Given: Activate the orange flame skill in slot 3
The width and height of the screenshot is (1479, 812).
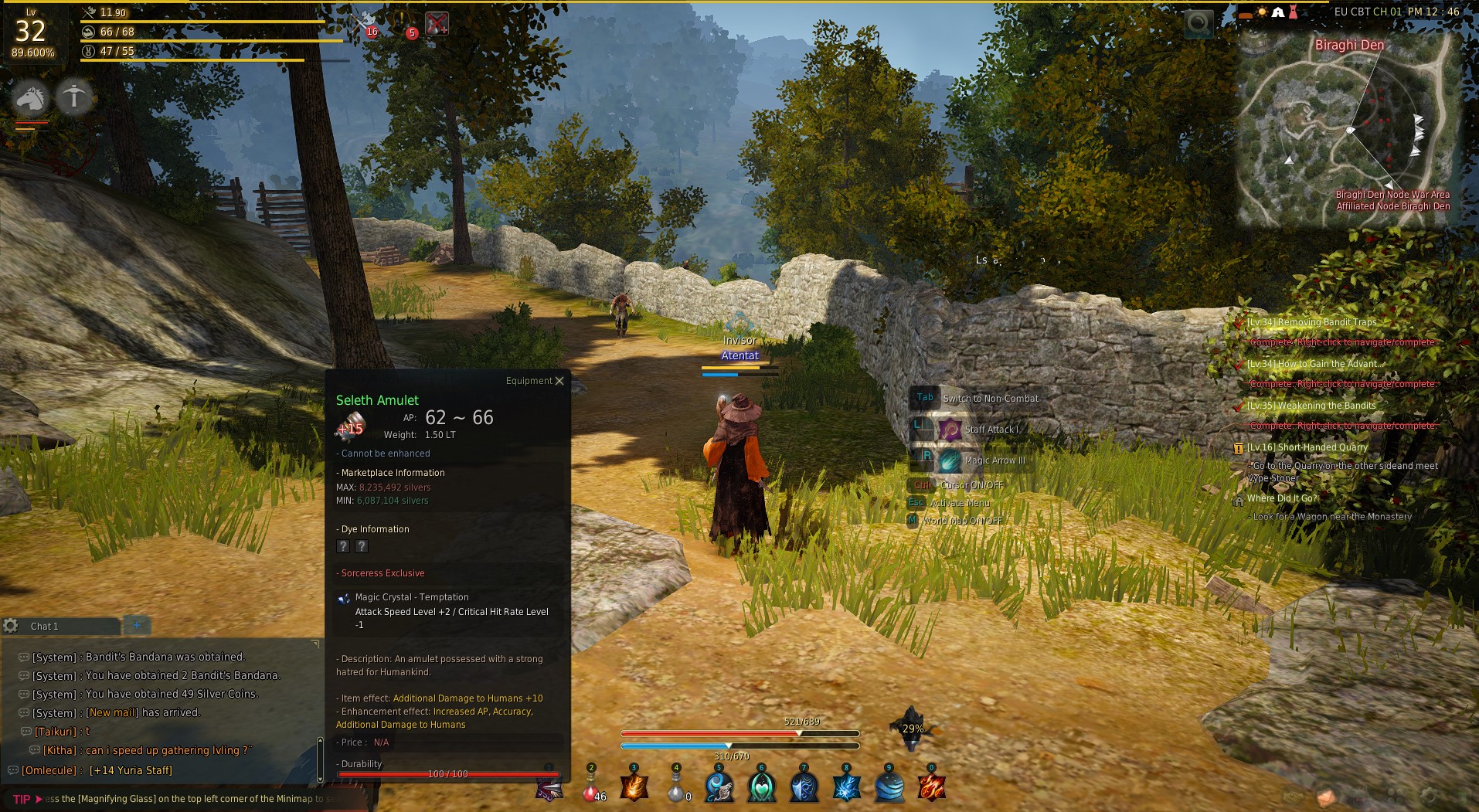Looking at the screenshot, I should pyautogui.click(x=634, y=787).
